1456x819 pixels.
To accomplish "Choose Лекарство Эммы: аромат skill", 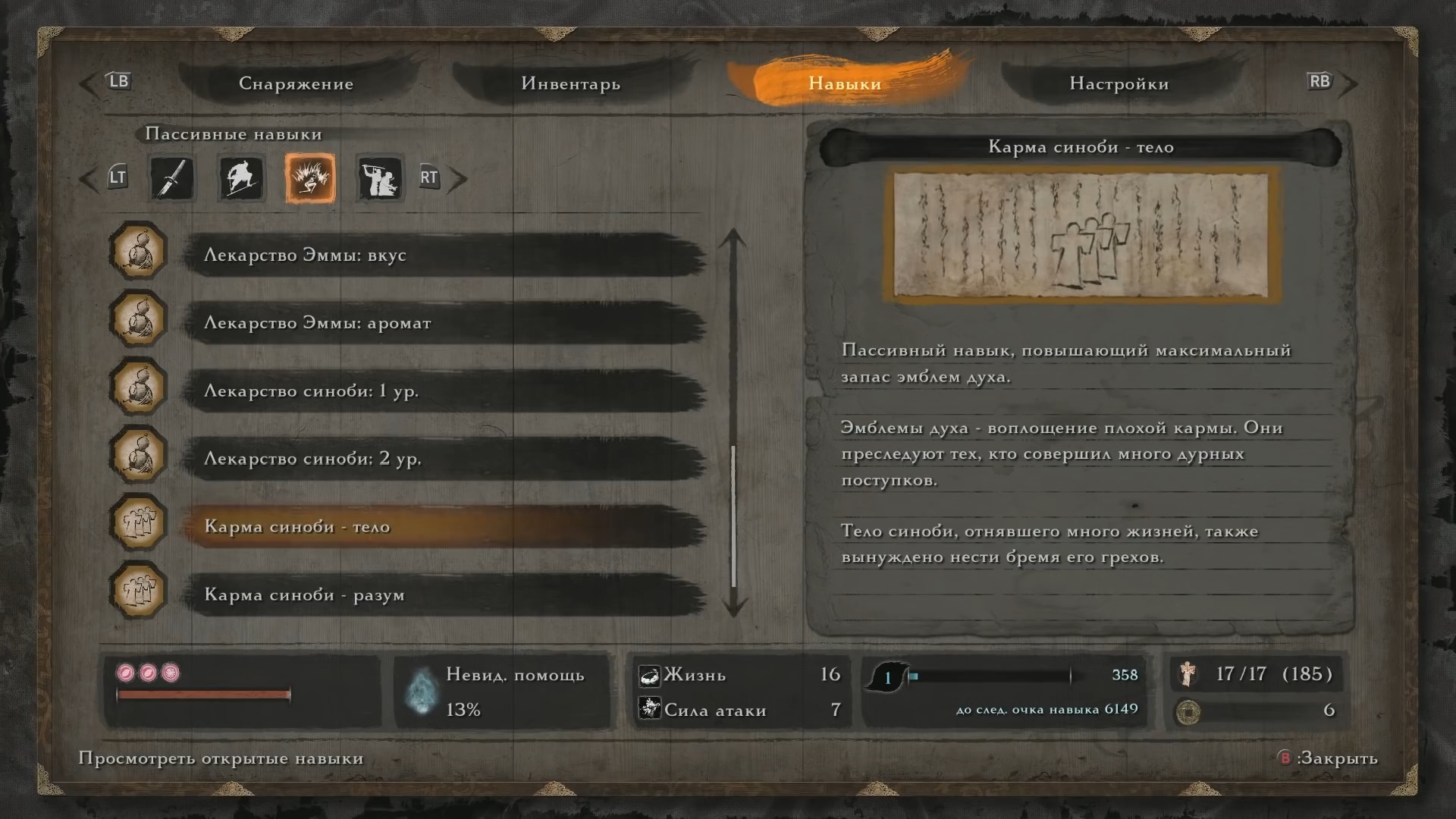I will point(444,323).
